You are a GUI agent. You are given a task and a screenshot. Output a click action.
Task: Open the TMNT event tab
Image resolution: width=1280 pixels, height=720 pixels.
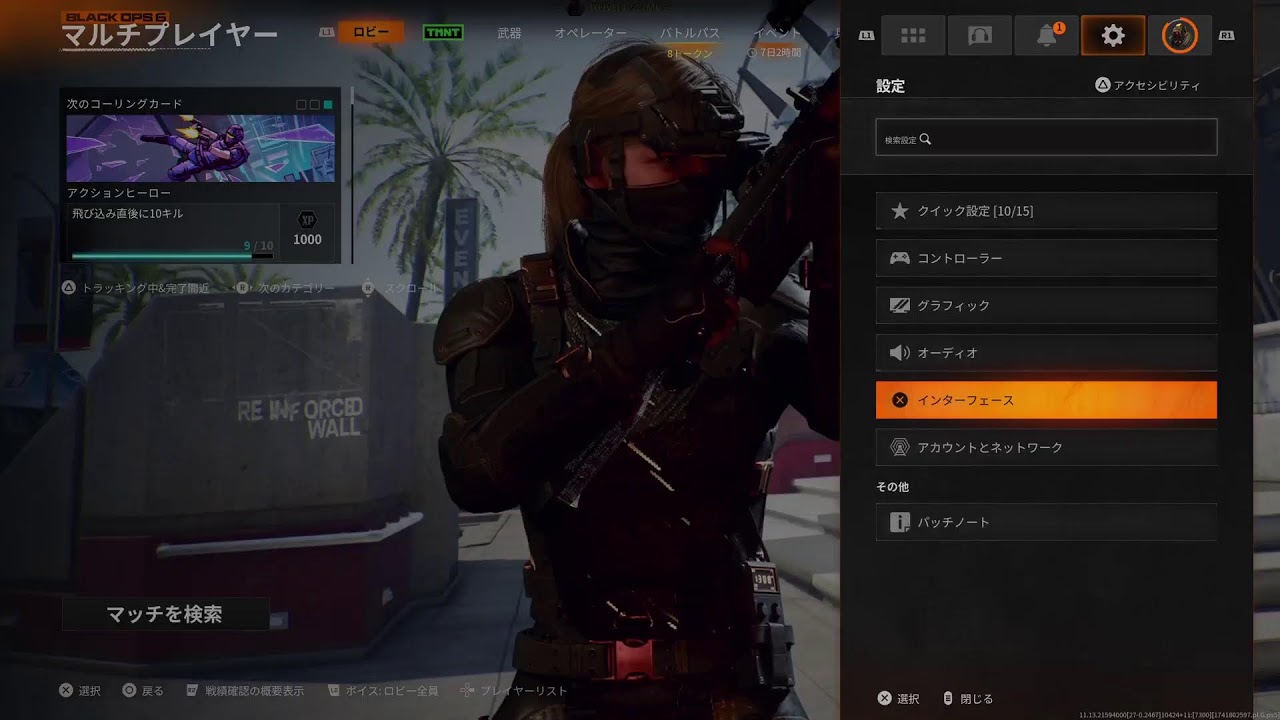(x=442, y=32)
